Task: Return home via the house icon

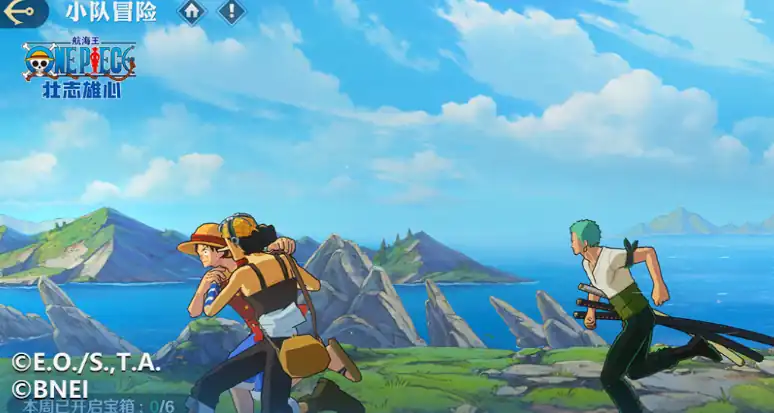Action: pyautogui.click(x=192, y=12)
